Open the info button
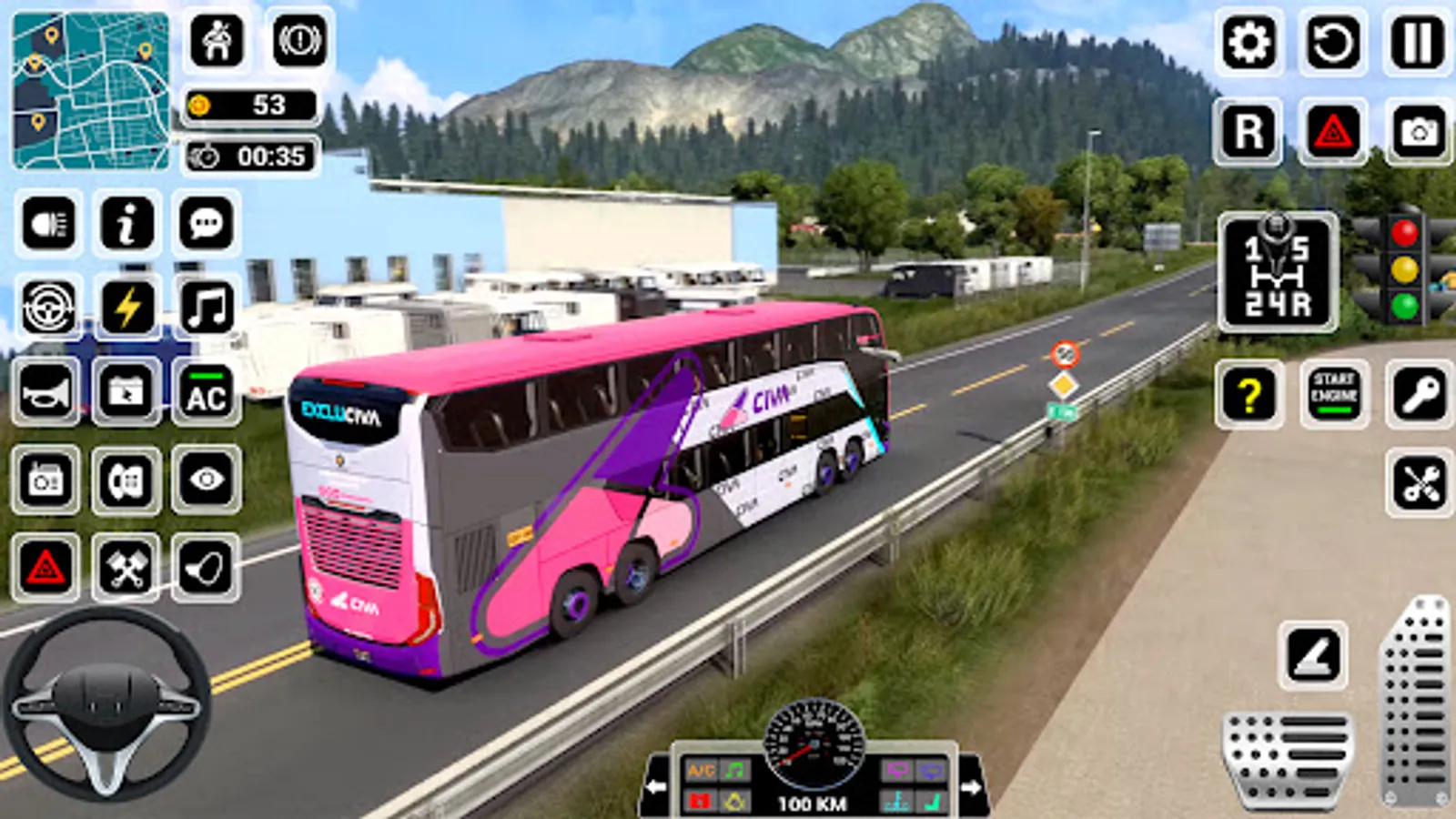 pyautogui.click(x=127, y=223)
